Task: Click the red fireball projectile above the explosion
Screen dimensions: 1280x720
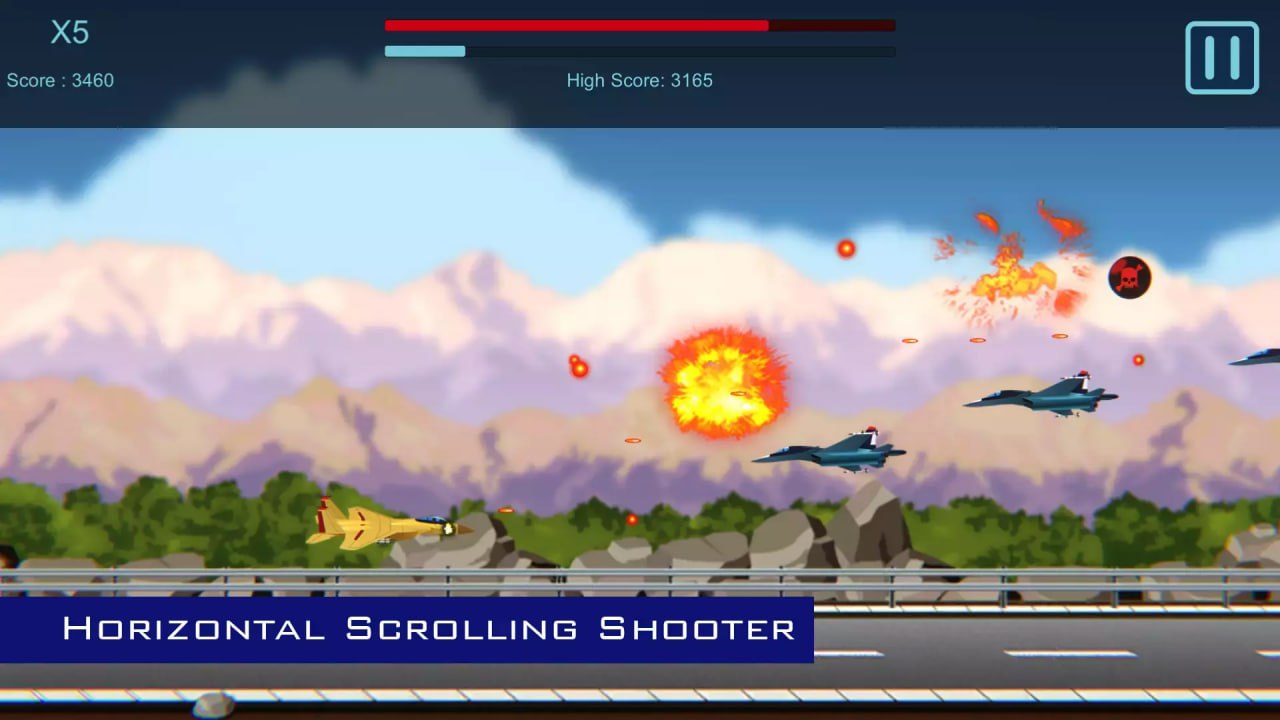Action: click(845, 250)
